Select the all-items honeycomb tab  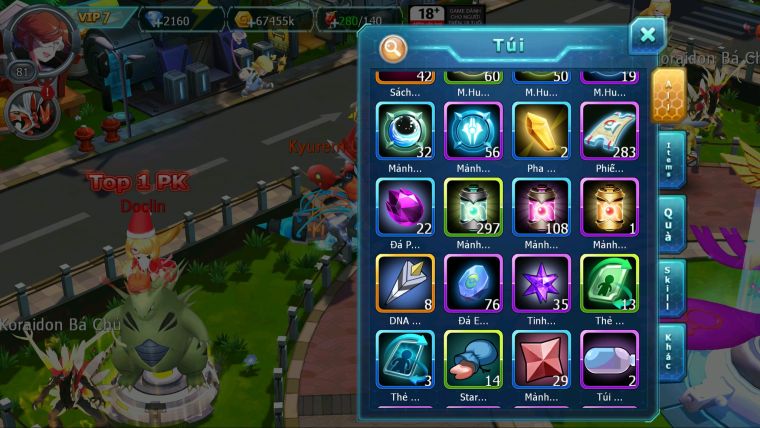[x=668, y=95]
